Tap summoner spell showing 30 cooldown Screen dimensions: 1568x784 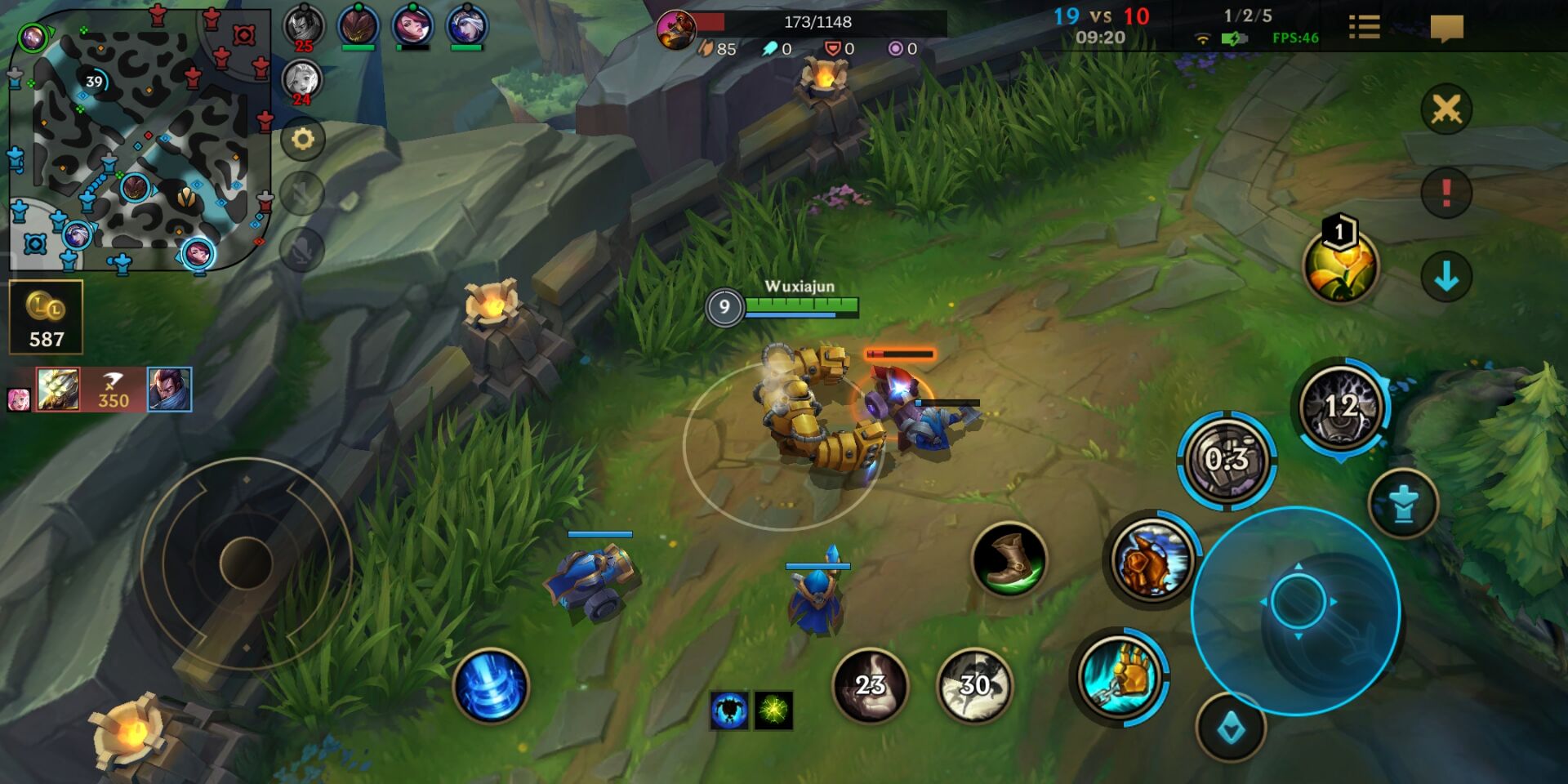point(974,684)
